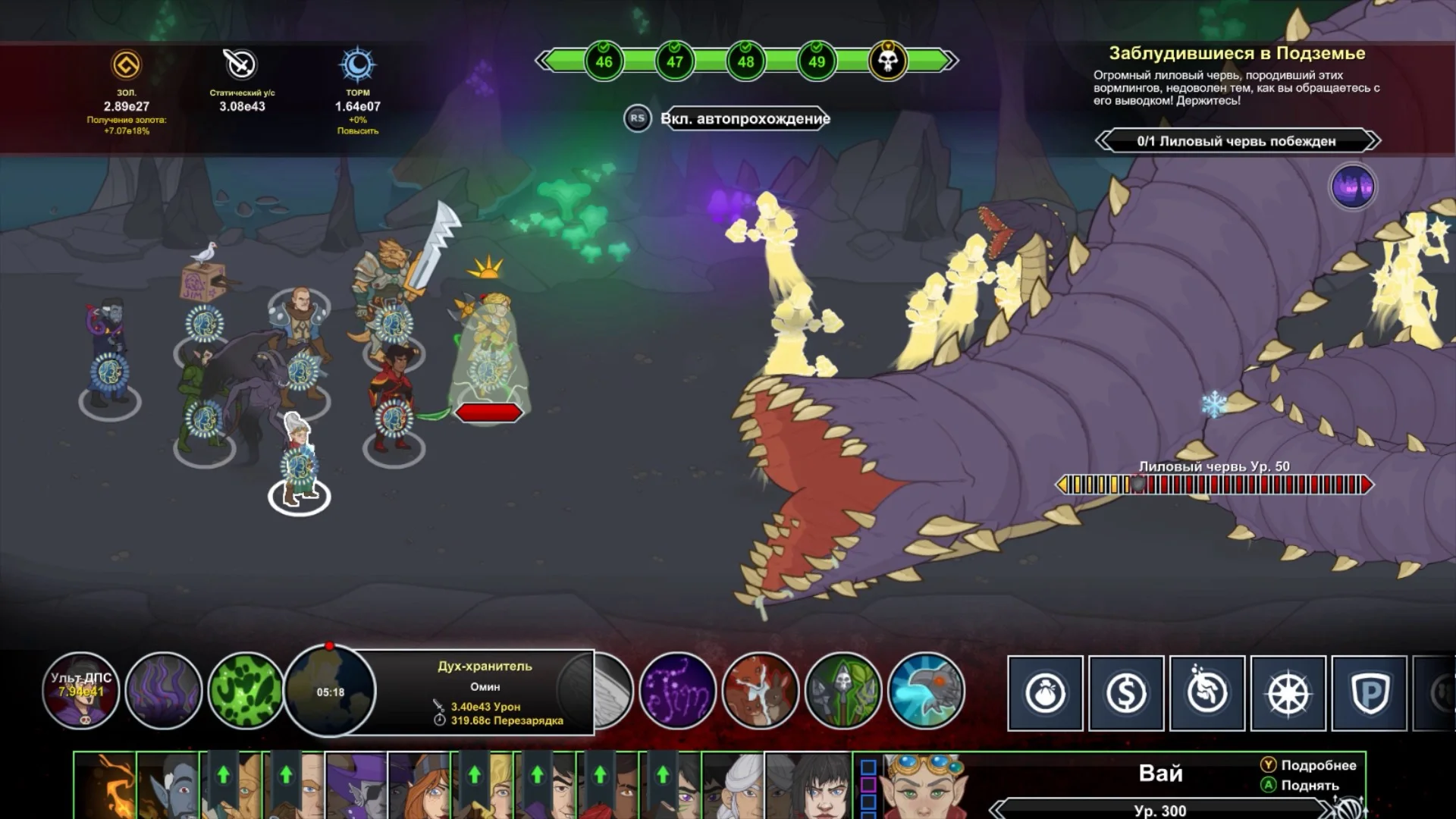Select the skull boss area marker
Screen dimensions: 1456x819
click(x=888, y=61)
